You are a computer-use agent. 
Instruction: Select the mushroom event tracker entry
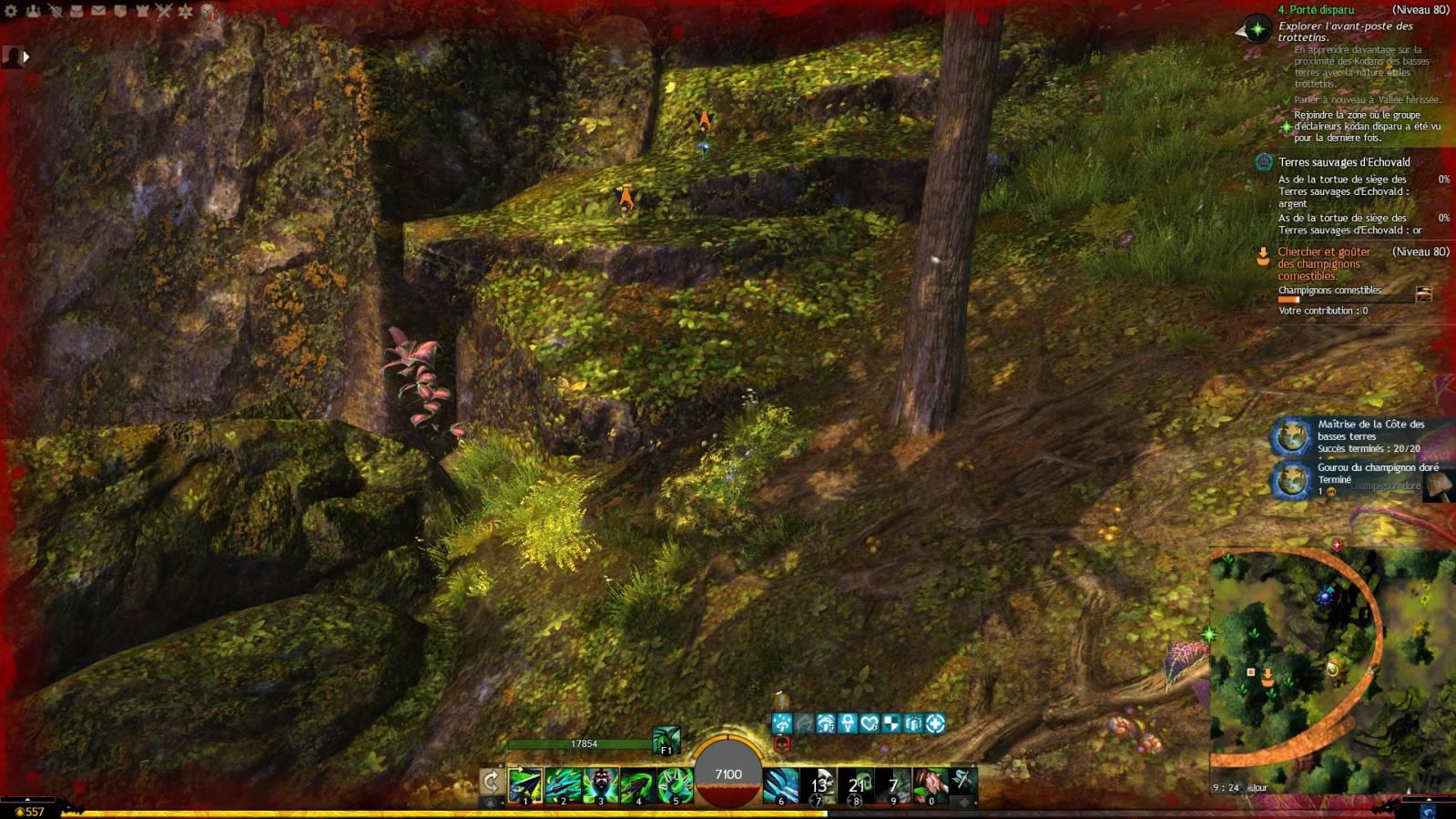pos(1323,263)
